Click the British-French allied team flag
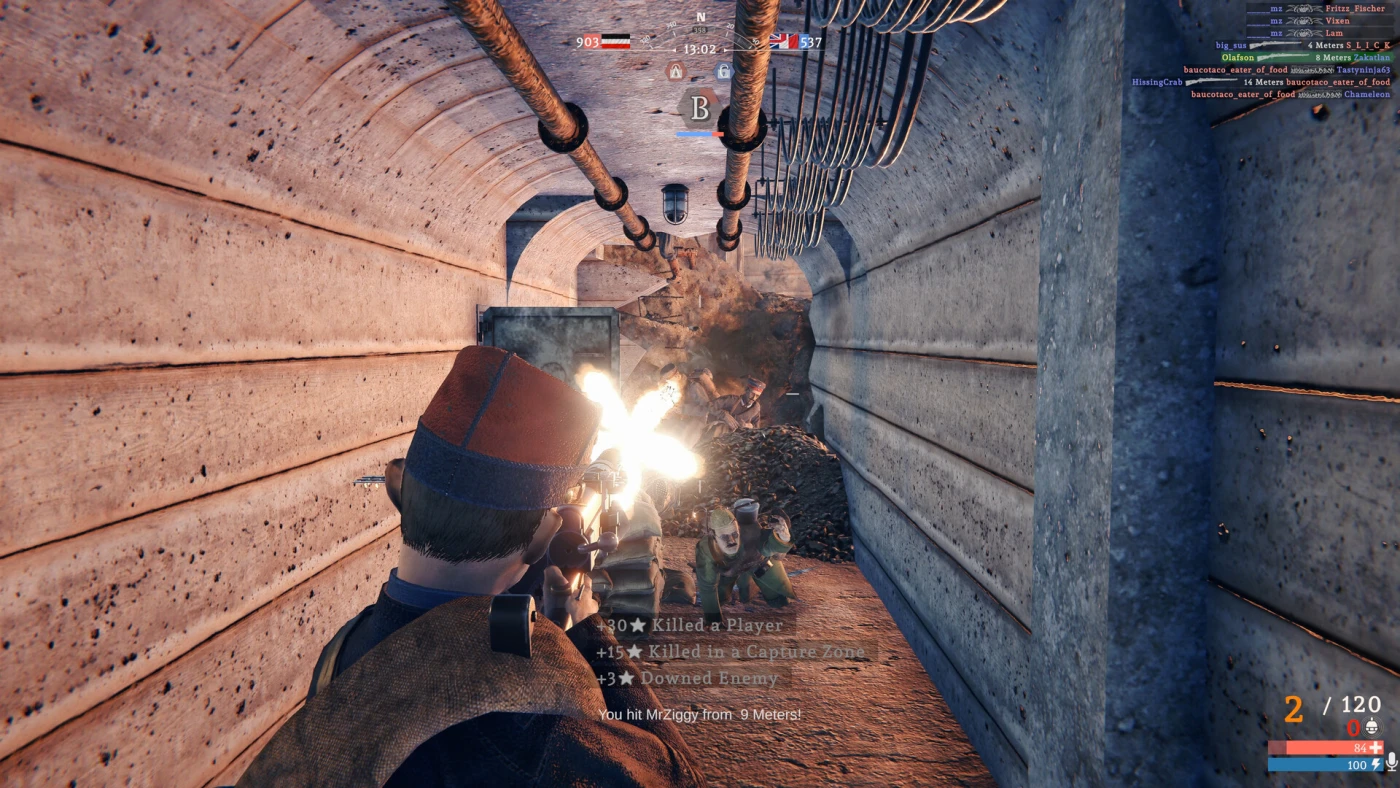The height and width of the screenshot is (788, 1400). 783,42
